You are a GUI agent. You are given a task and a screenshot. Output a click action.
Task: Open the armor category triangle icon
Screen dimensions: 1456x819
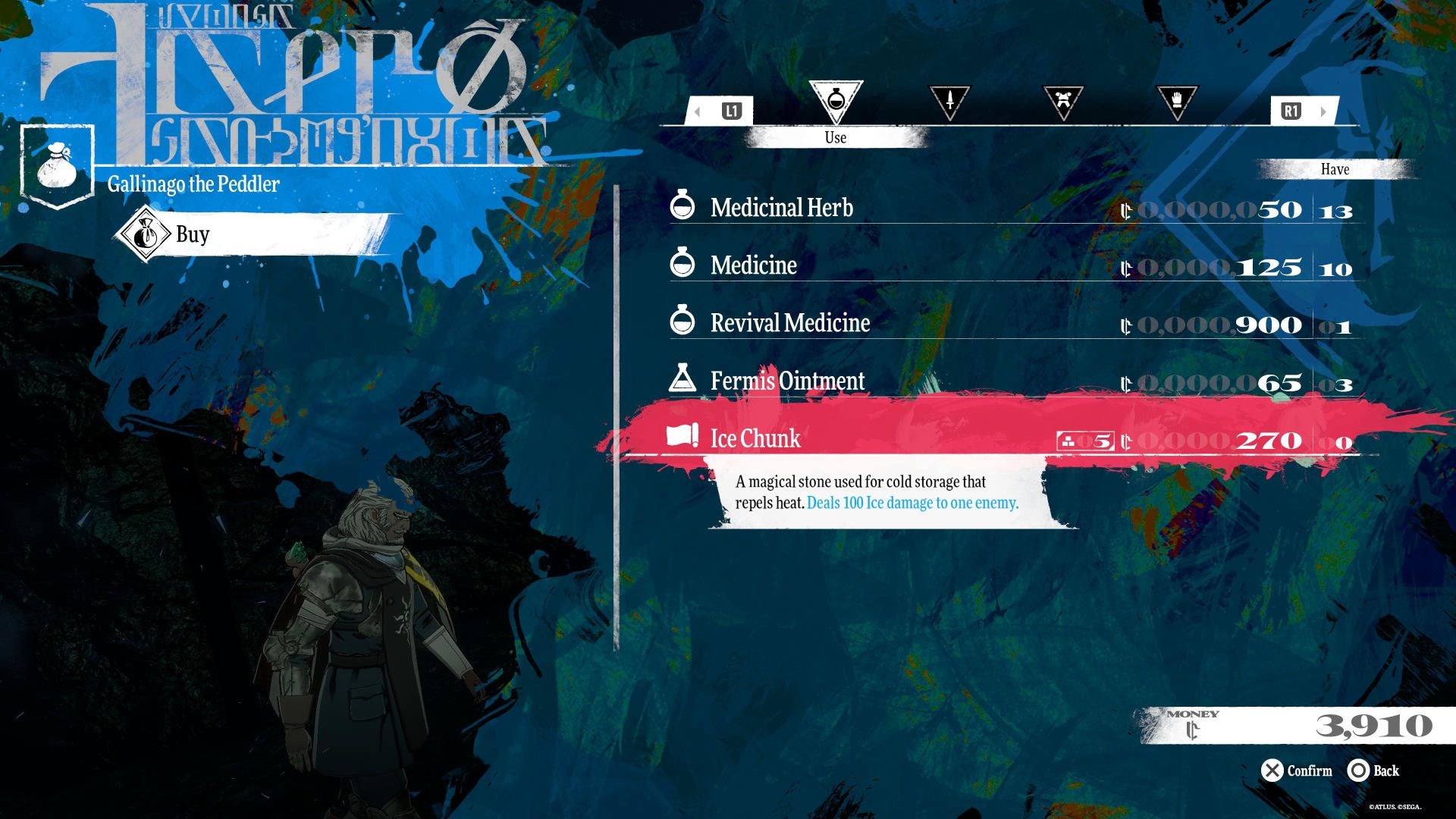click(x=1062, y=102)
